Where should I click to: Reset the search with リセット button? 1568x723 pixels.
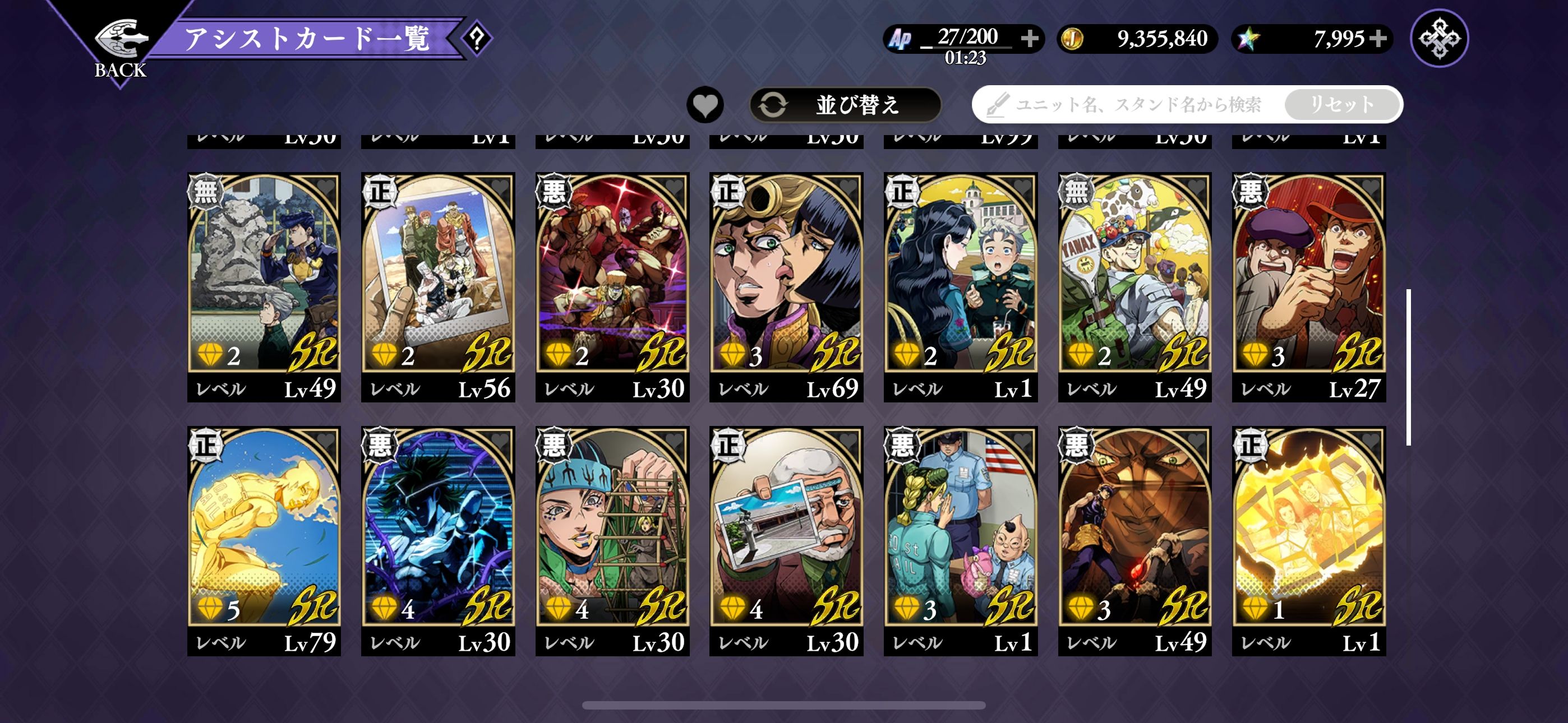pos(1341,105)
